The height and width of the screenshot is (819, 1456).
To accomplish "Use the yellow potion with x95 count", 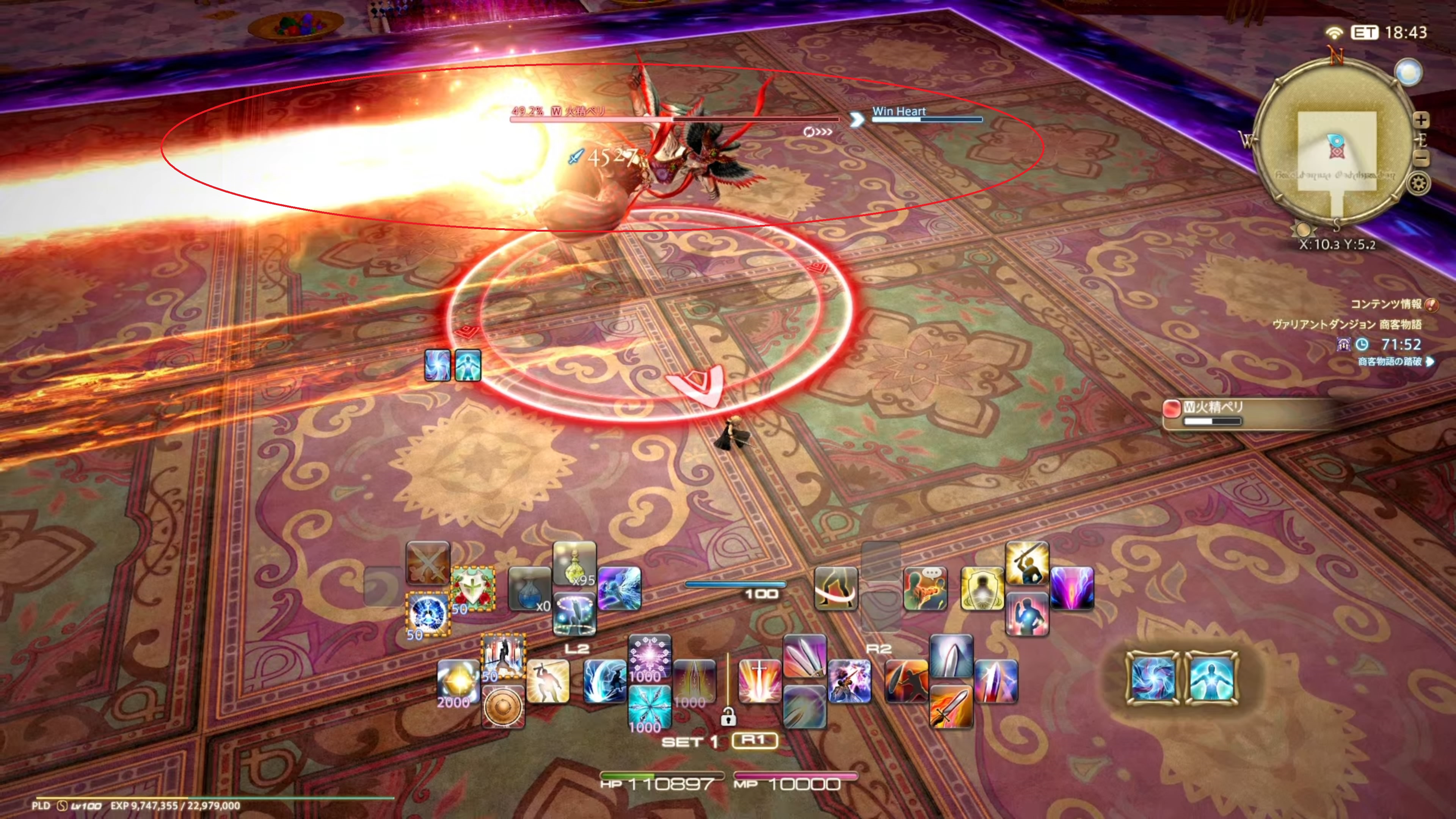I will [x=574, y=563].
